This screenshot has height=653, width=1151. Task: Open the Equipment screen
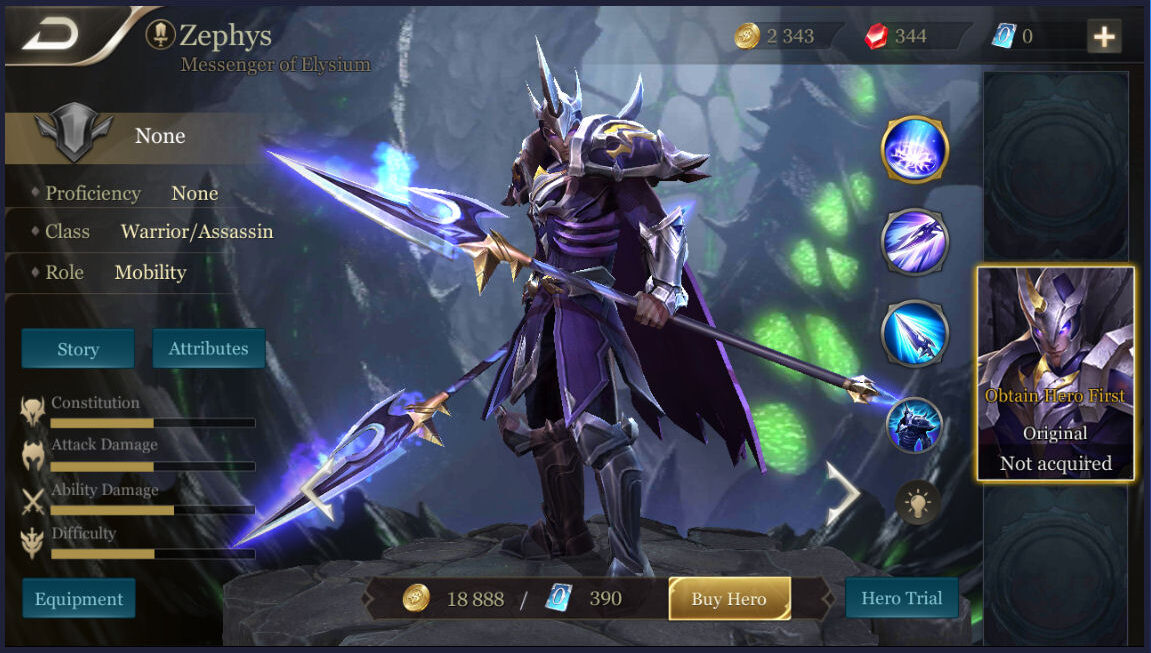tap(79, 599)
